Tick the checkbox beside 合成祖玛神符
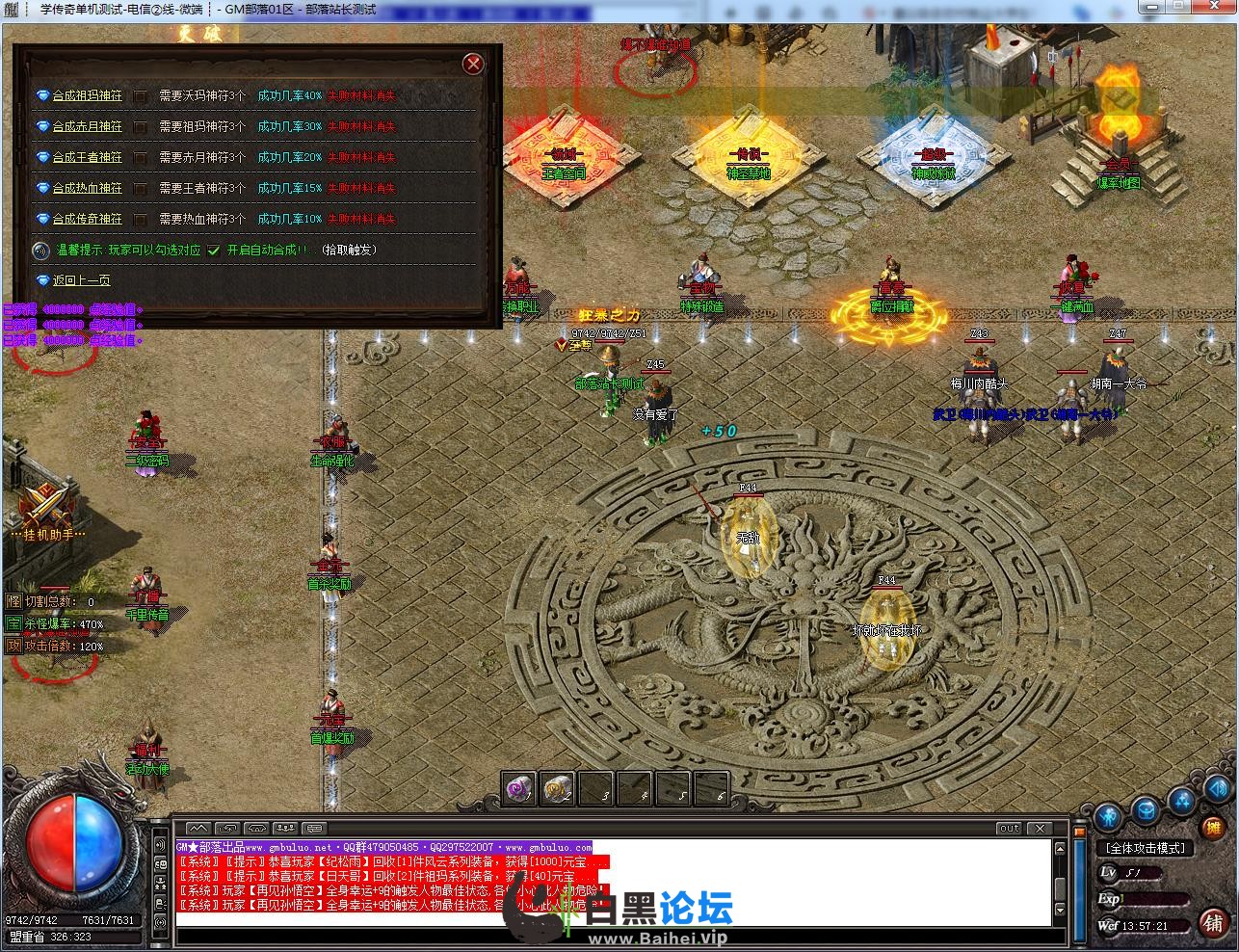Image resolution: width=1239 pixels, height=952 pixels. [141, 96]
